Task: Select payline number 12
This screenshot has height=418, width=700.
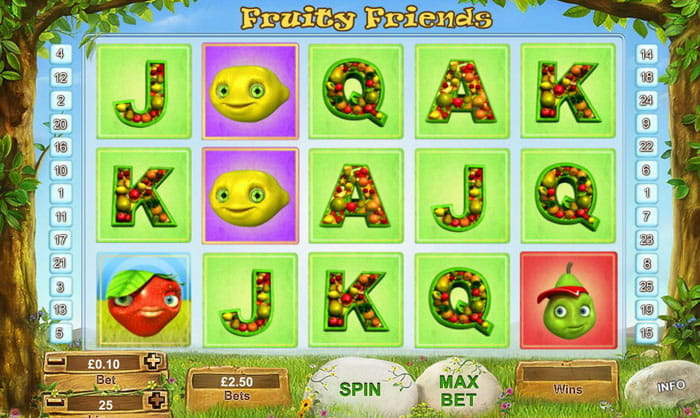Action: pyautogui.click(x=61, y=76)
